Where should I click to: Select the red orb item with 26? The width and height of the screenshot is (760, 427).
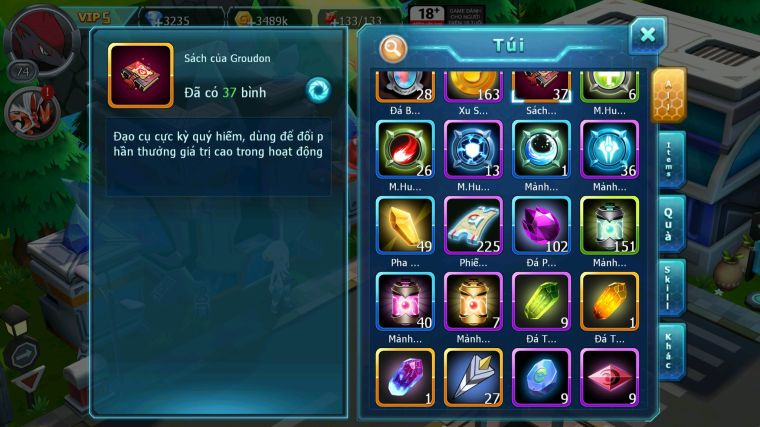(x=405, y=149)
